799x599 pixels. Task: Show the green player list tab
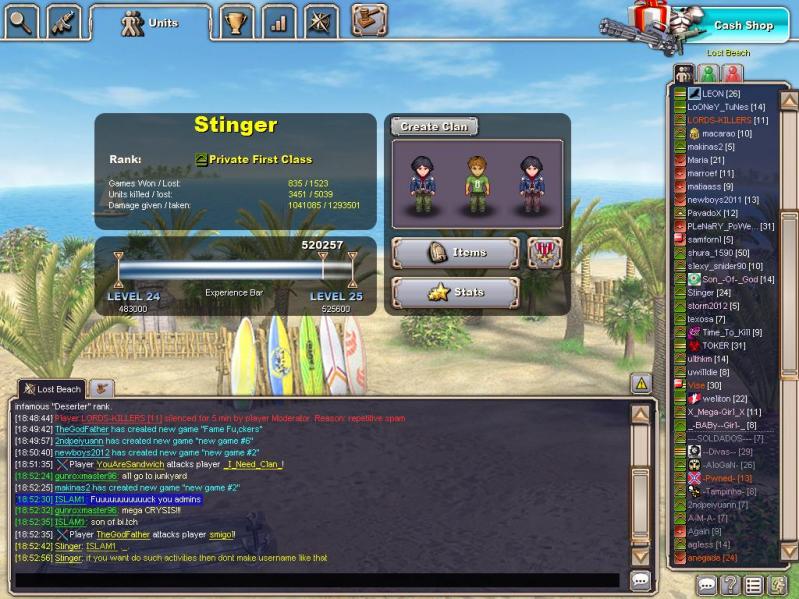click(708, 73)
